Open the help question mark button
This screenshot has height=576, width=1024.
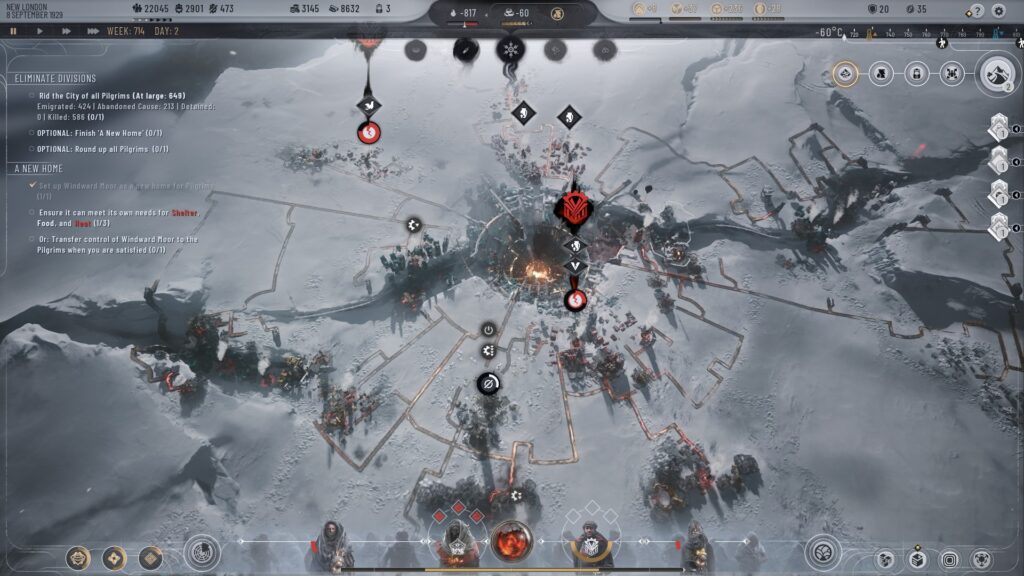(976, 11)
